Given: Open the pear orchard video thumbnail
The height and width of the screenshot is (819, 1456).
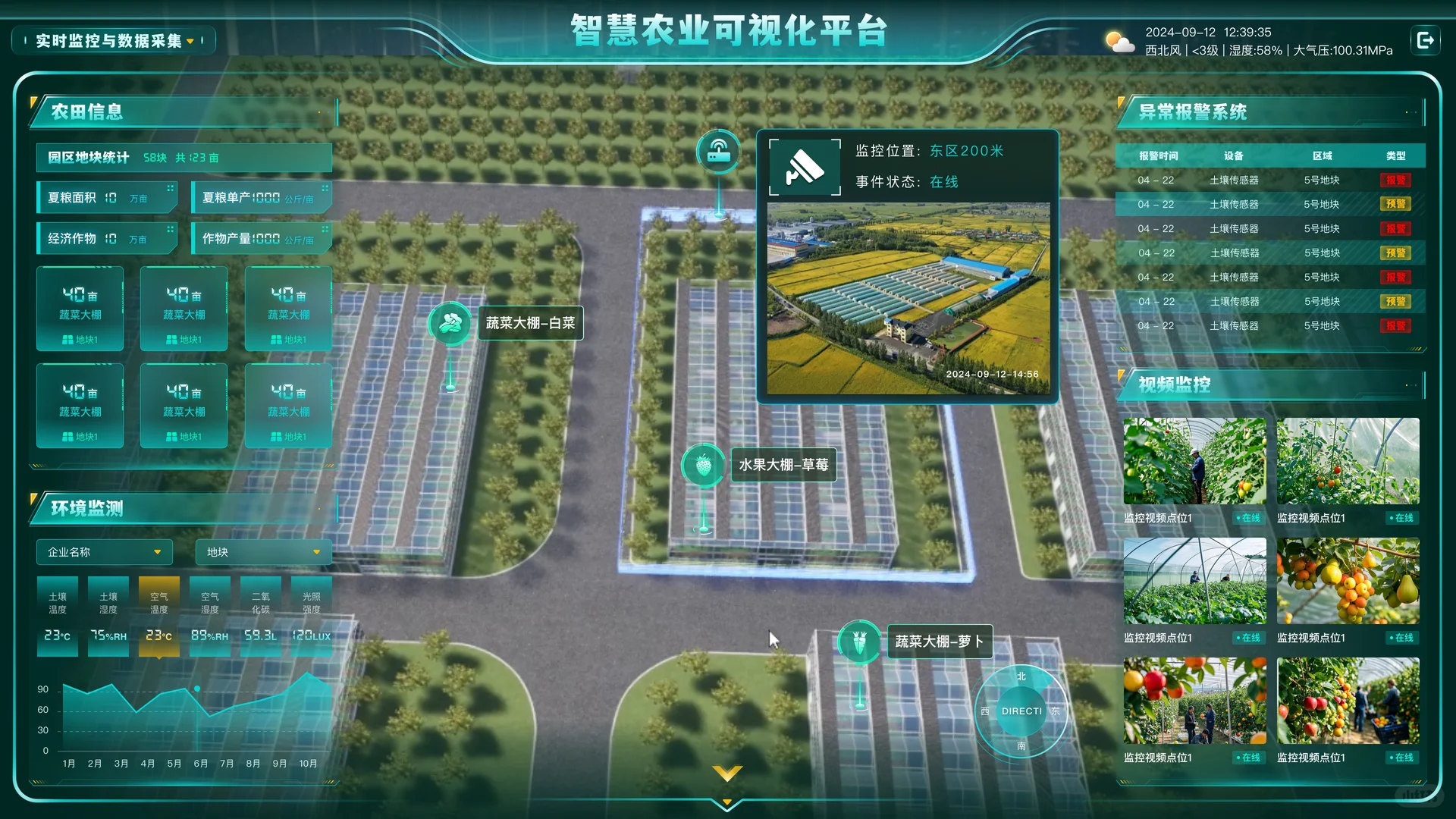Looking at the screenshot, I should pyautogui.click(x=1348, y=580).
